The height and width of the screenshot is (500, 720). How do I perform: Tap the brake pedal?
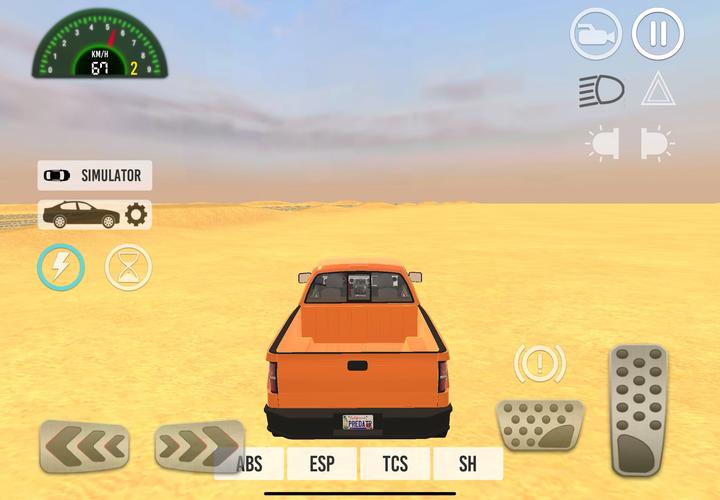[x=540, y=425]
